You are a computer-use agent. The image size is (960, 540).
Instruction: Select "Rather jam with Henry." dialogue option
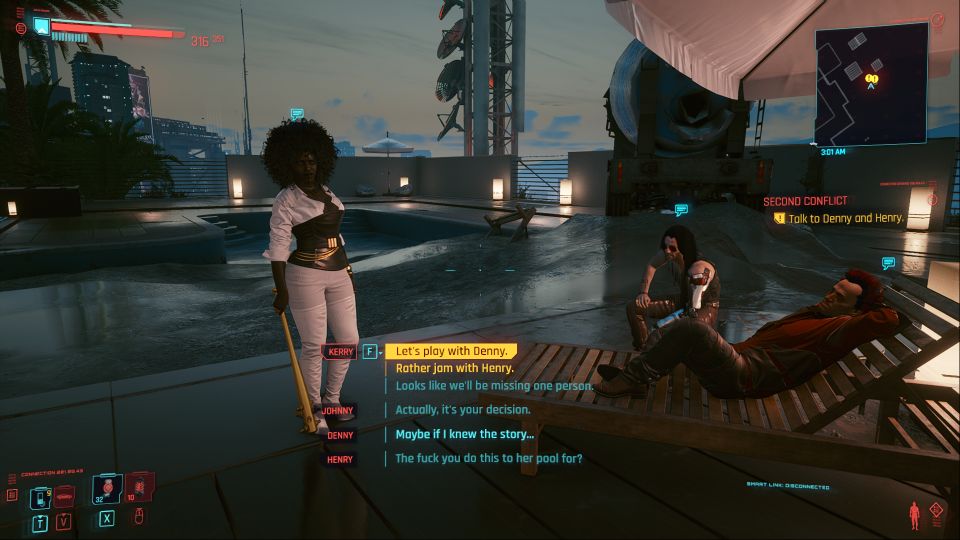tap(454, 368)
